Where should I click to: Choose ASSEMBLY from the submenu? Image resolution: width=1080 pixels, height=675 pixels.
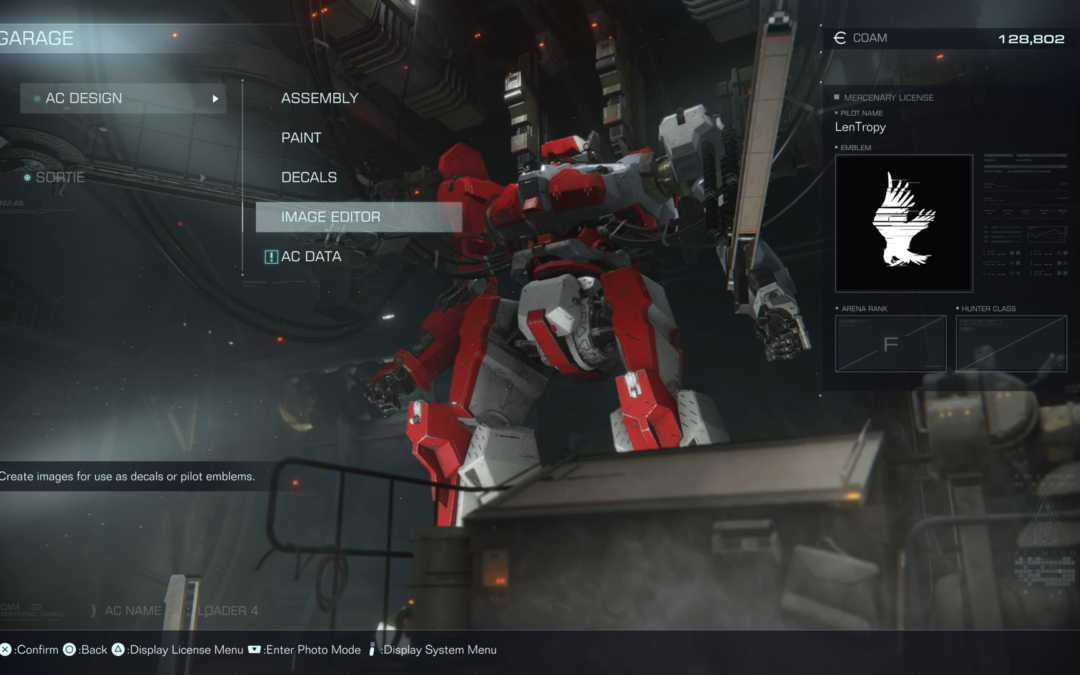(x=319, y=98)
